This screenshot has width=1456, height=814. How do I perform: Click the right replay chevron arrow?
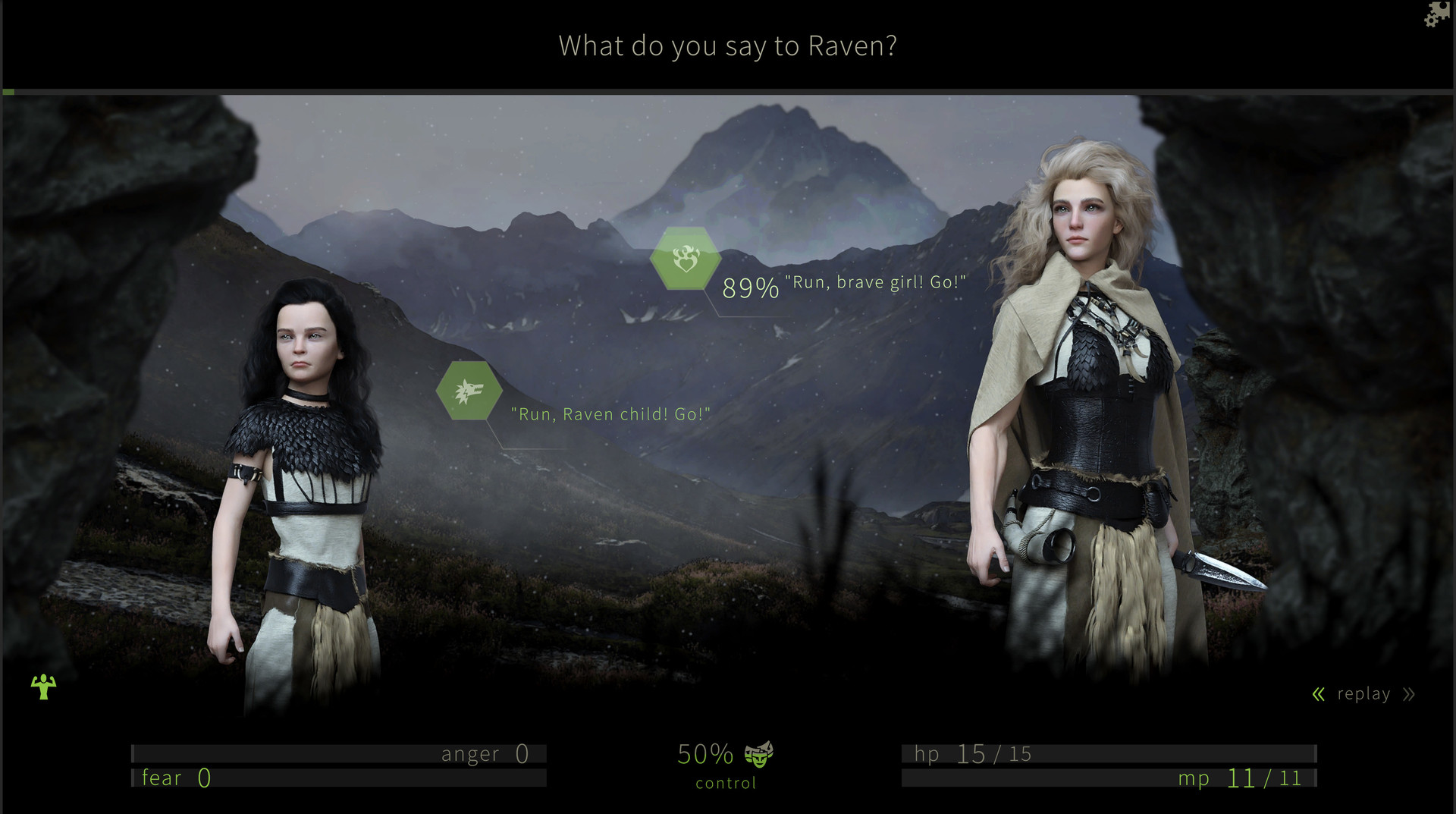pyautogui.click(x=1409, y=693)
